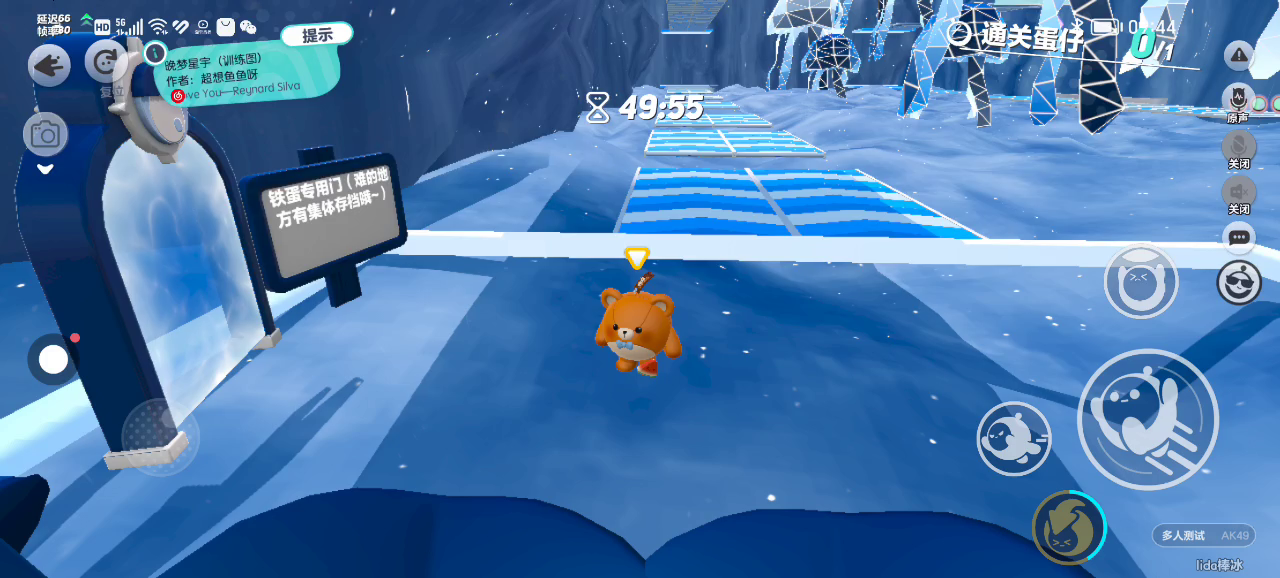This screenshot has height=578, width=1280.
Task: Show map info via the i icon
Action: [154, 52]
